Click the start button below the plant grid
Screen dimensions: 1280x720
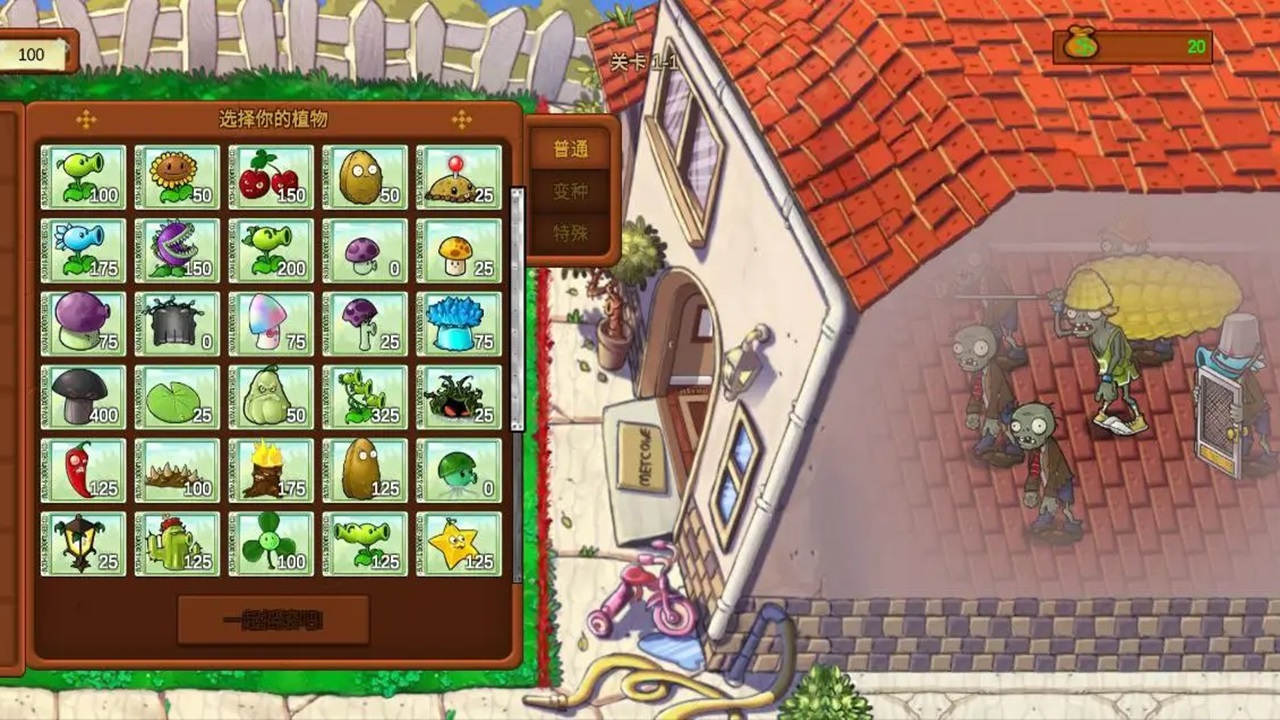[273, 620]
